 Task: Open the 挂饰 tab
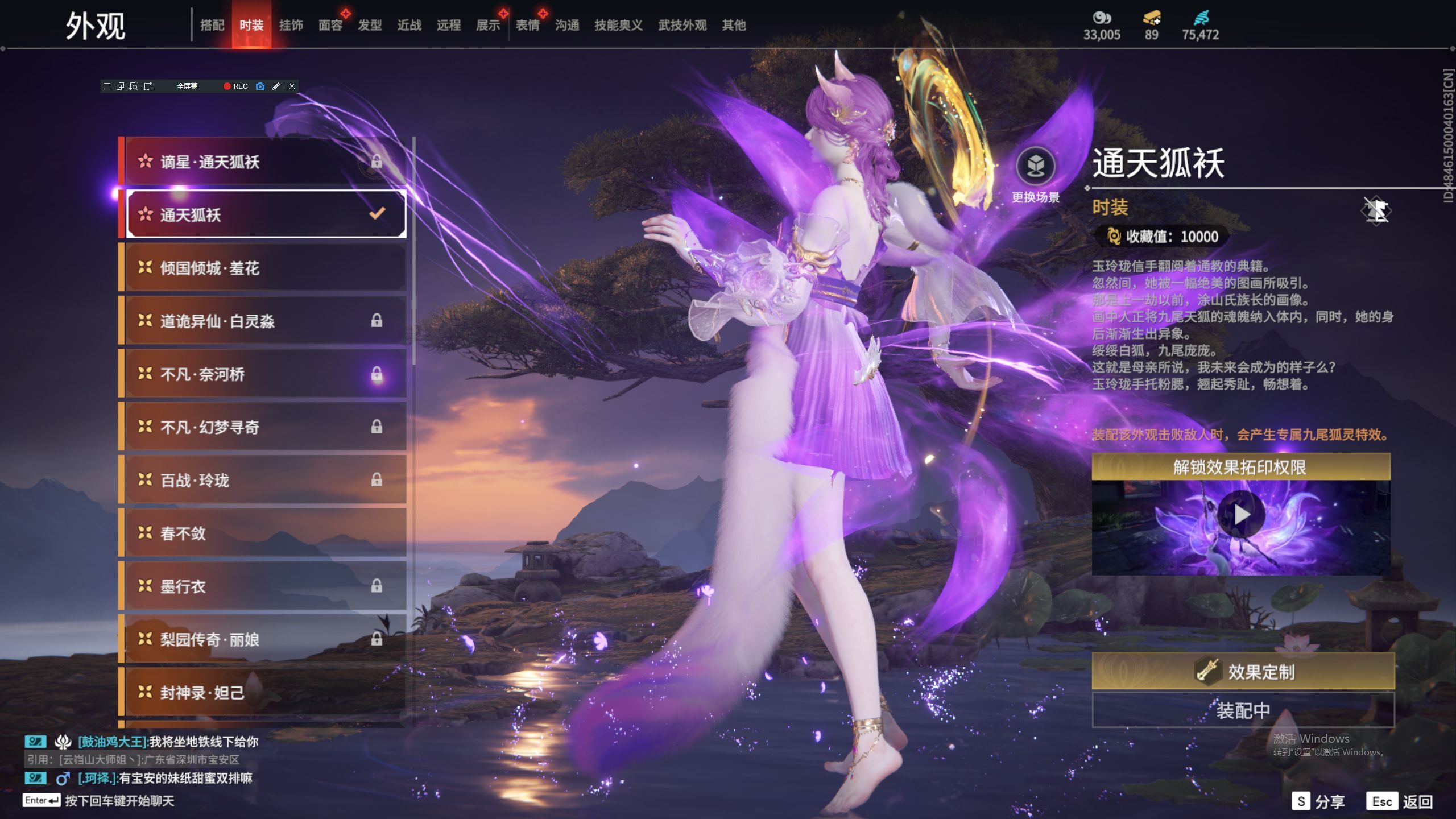click(x=291, y=26)
